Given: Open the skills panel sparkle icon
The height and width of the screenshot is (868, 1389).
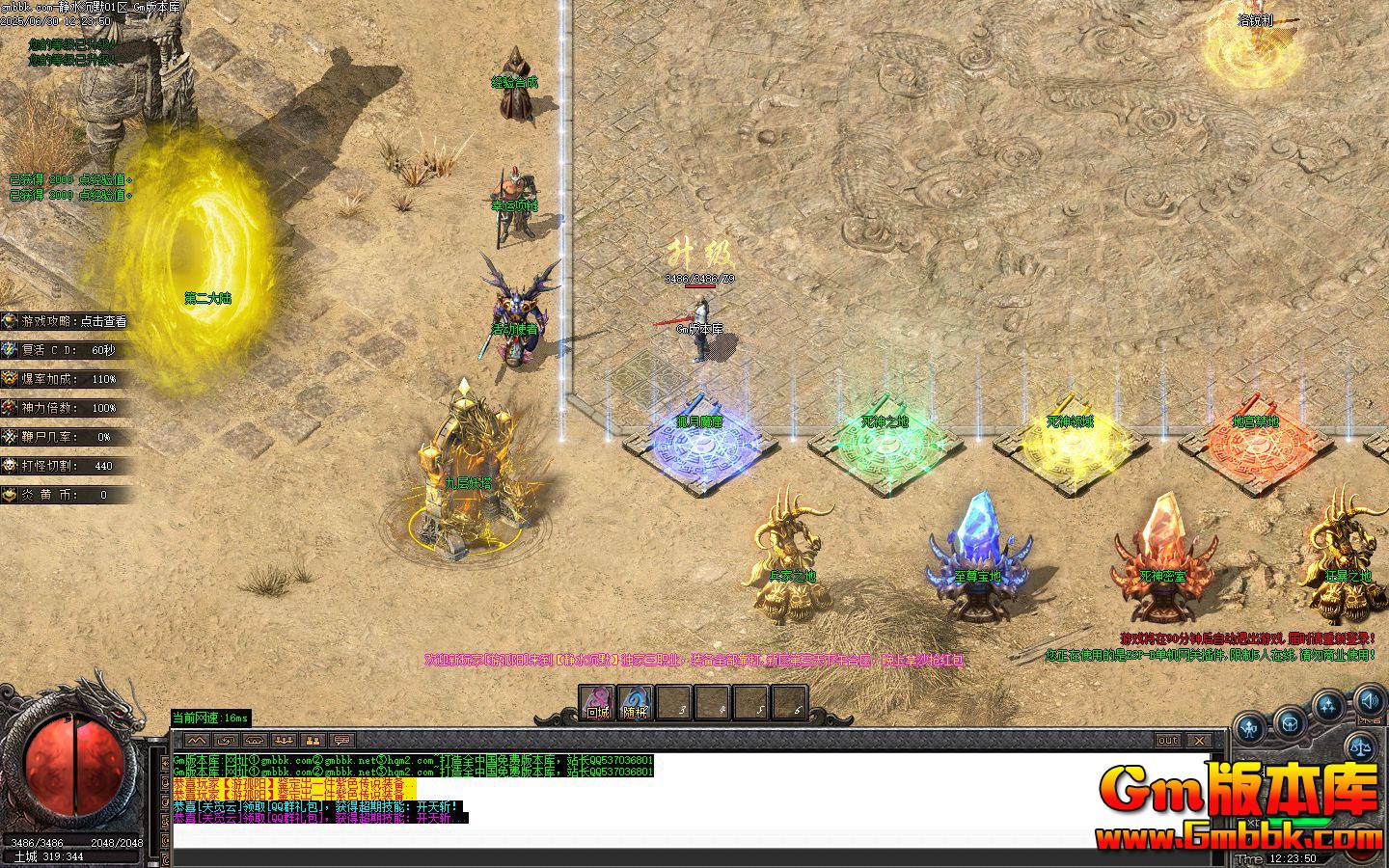Looking at the screenshot, I should (x=1327, y=707).
